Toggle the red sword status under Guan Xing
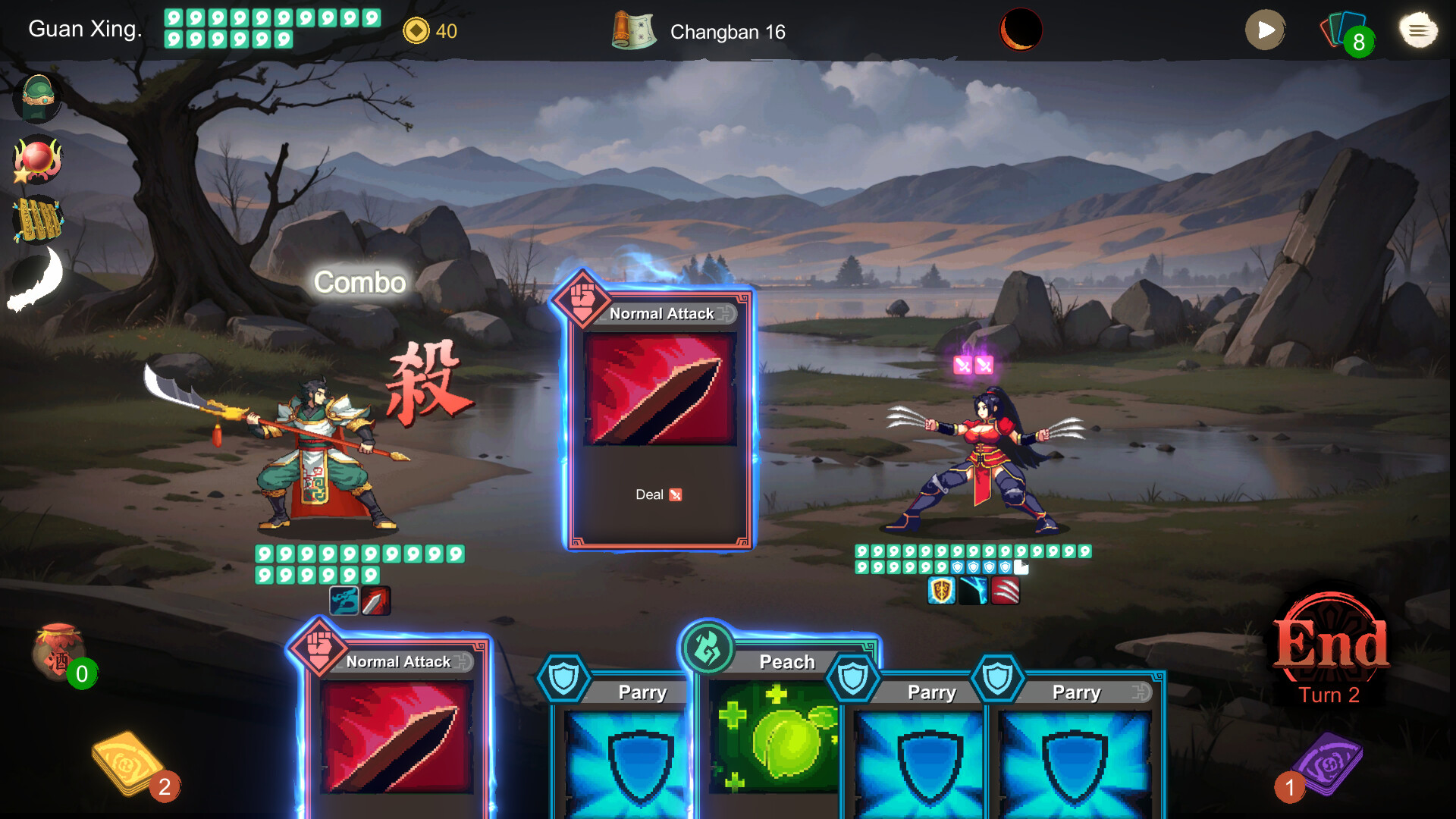The image size is (1456, 819). point(375,601)
